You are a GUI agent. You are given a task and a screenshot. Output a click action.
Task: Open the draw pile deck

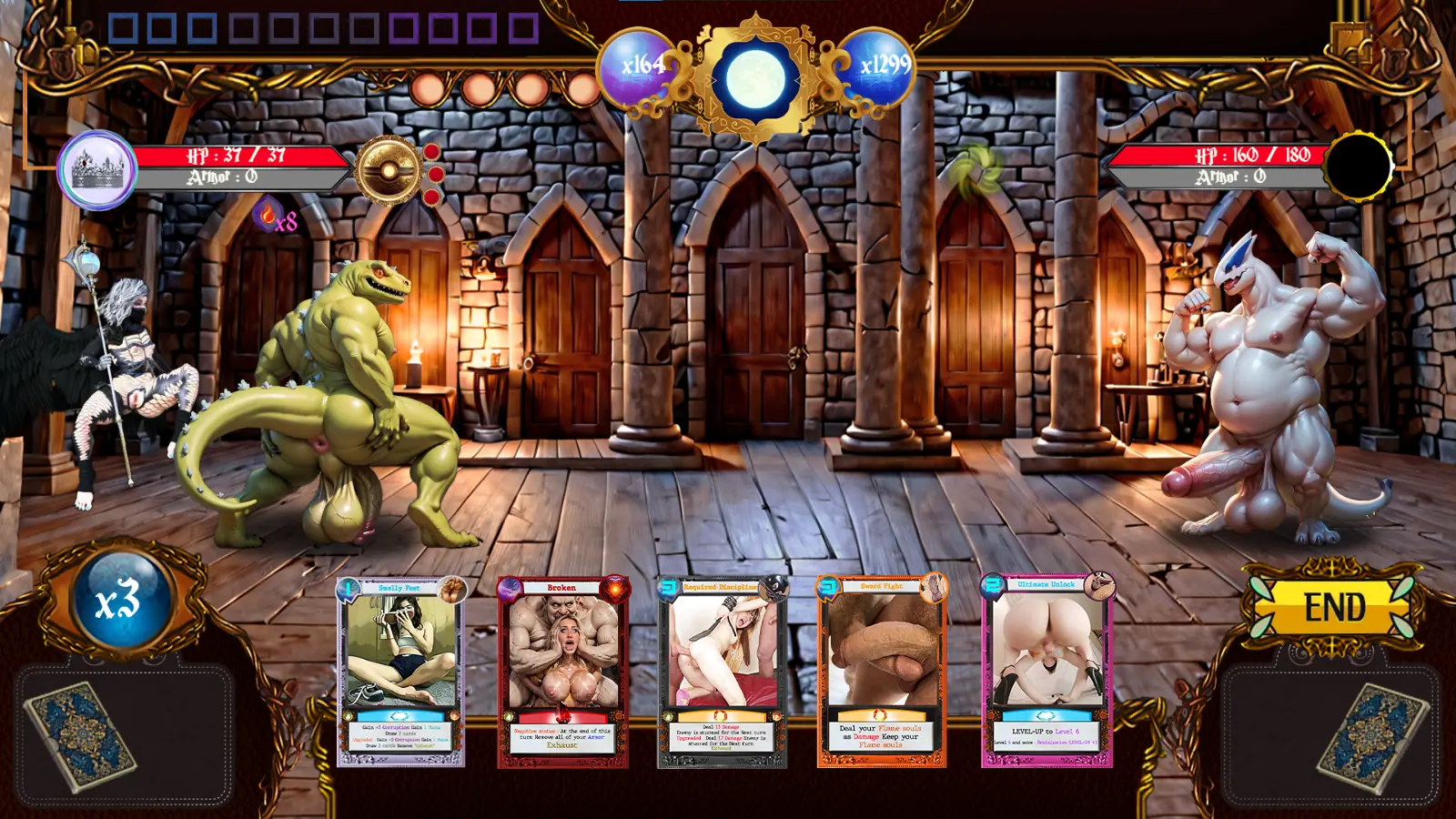coord(80,735)
